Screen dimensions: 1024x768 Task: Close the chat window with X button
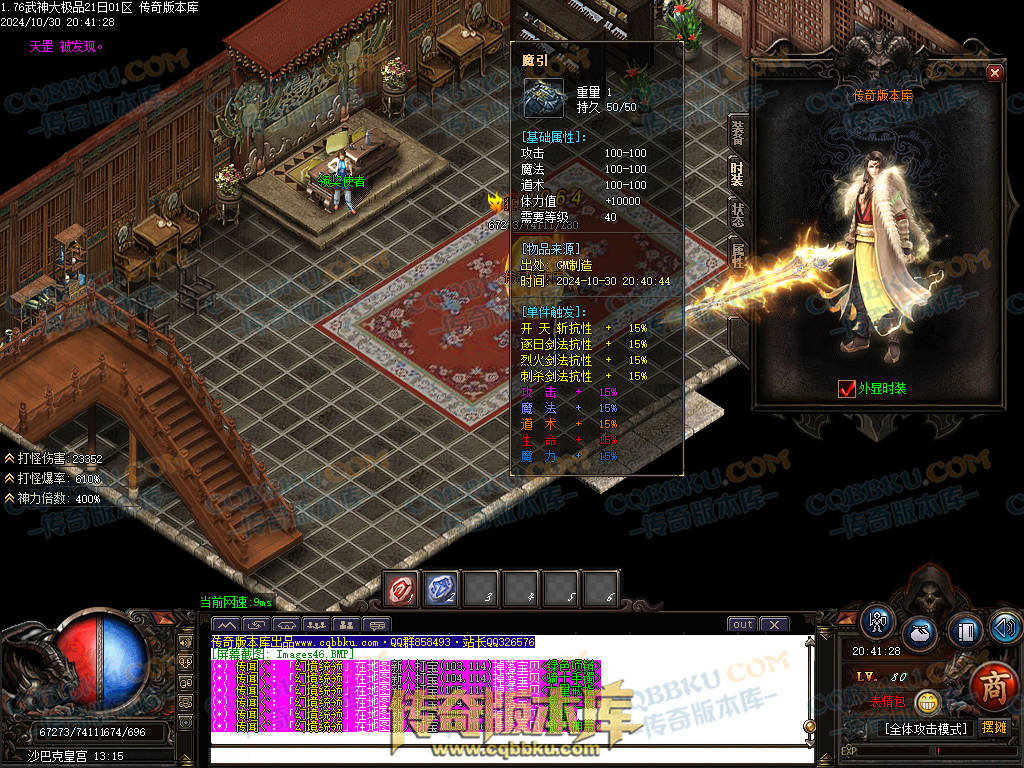tap(773, 625)
